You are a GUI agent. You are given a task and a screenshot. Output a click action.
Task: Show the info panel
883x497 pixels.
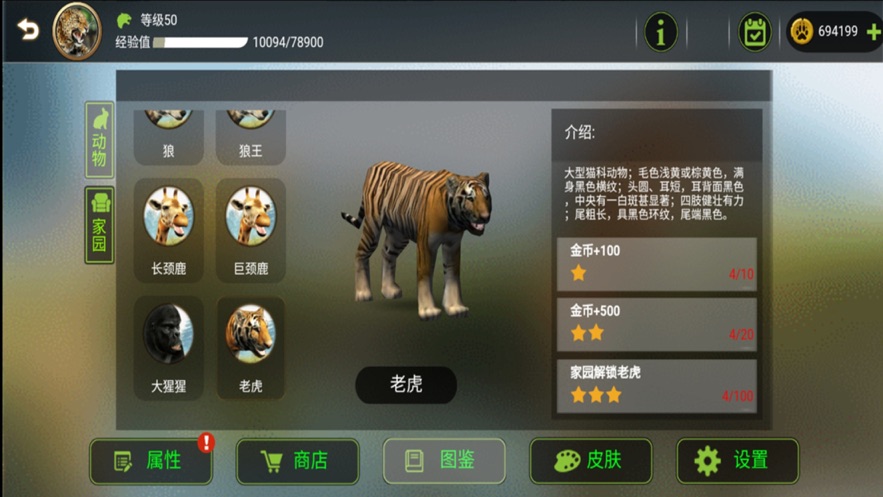point(660,32)
